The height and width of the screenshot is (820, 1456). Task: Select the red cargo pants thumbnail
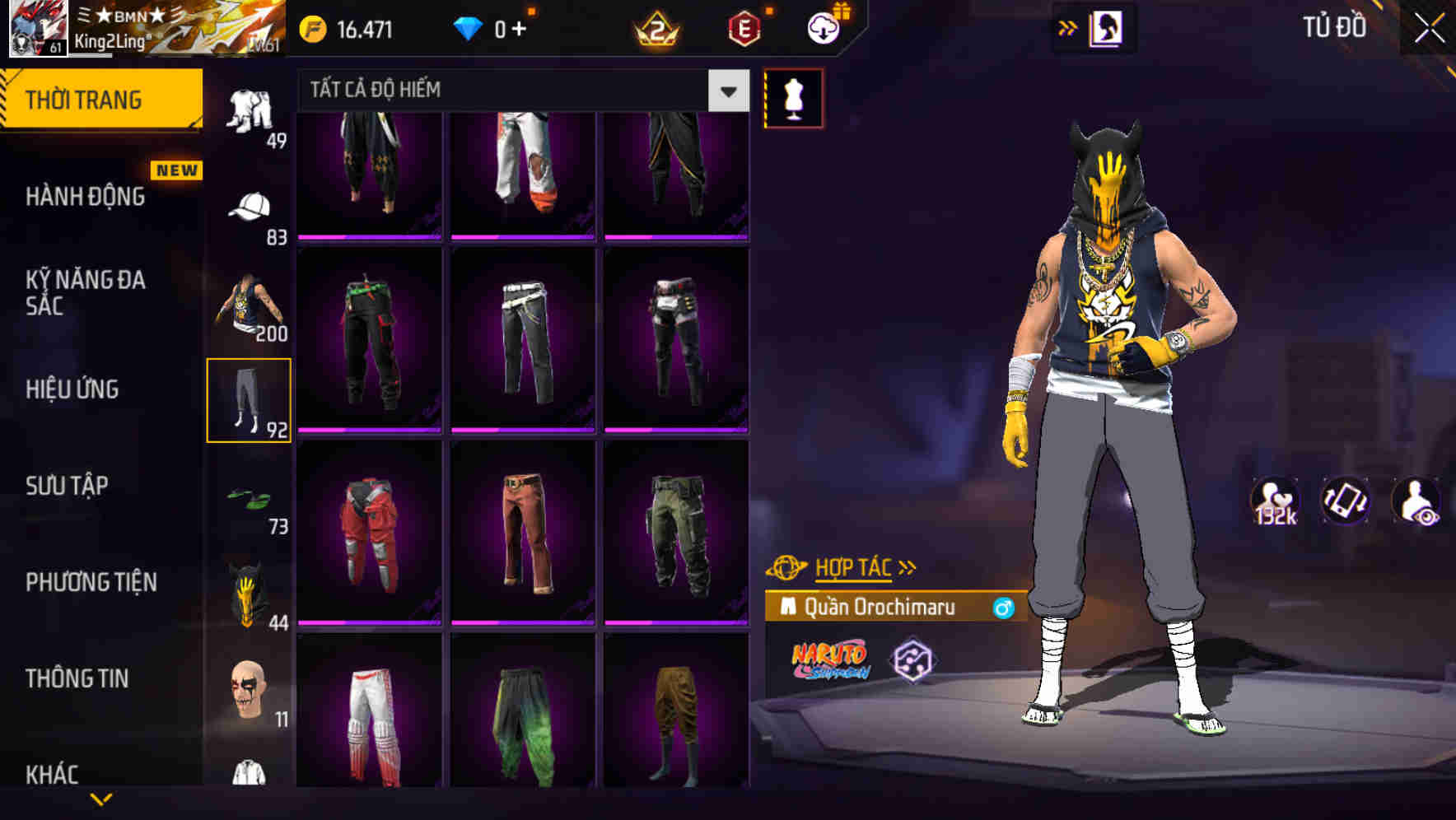371,535
